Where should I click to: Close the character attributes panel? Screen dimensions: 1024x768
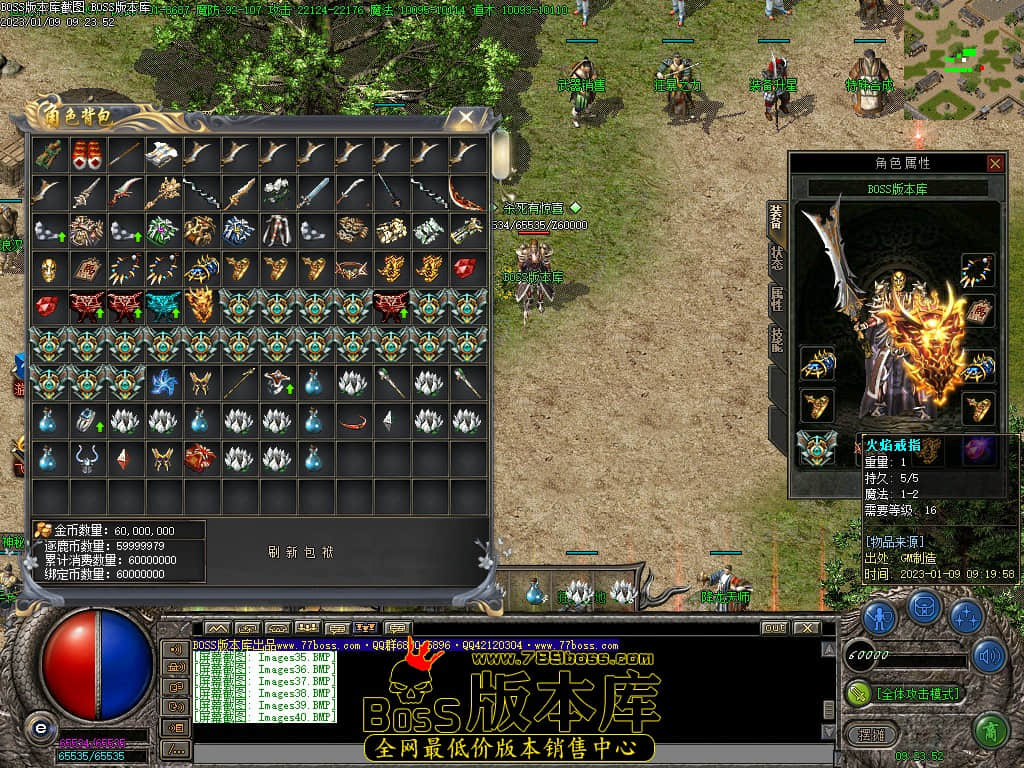tap(994, 163)
